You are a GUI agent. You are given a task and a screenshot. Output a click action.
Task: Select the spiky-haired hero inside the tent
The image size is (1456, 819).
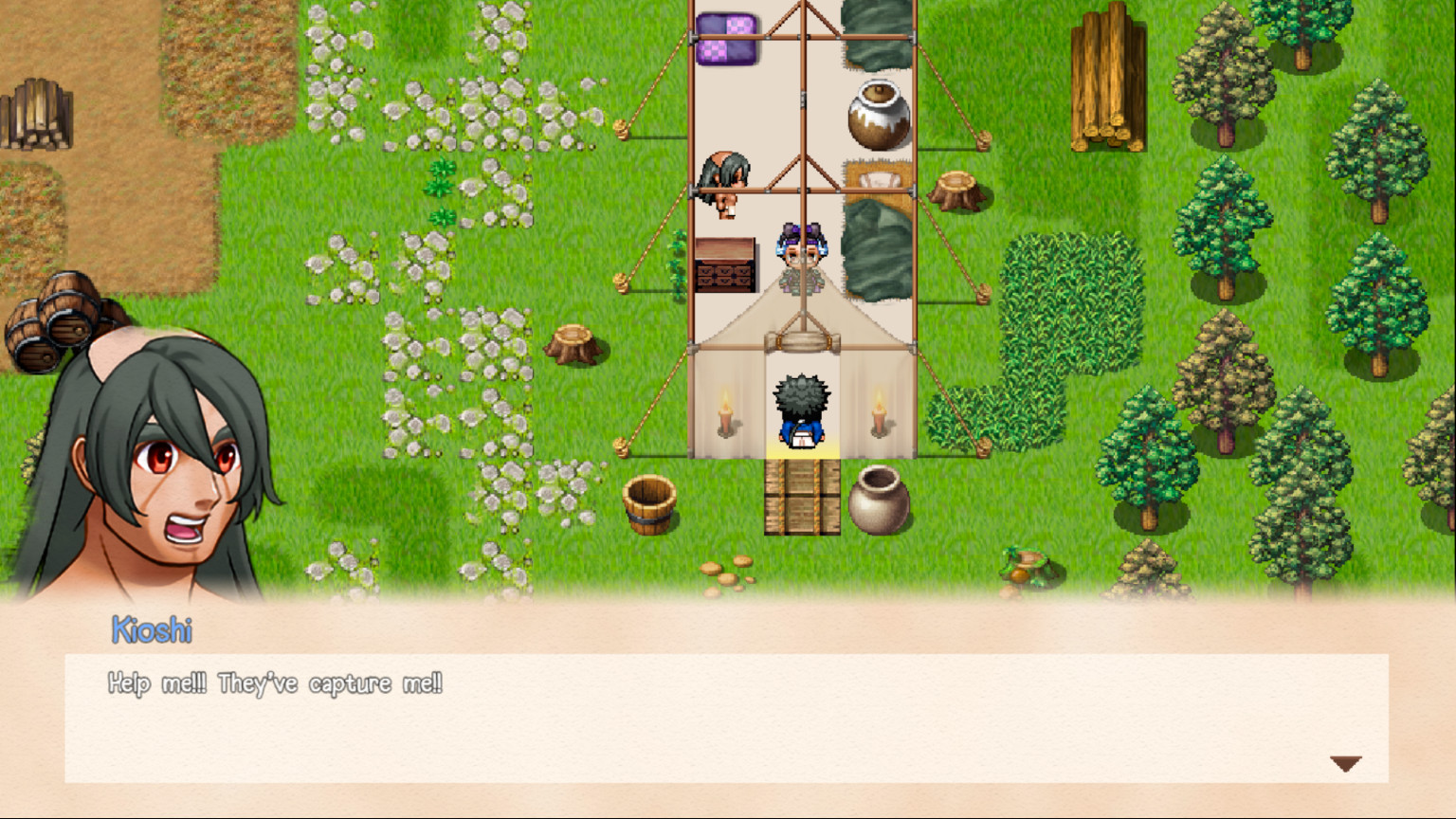pos(801,408)
